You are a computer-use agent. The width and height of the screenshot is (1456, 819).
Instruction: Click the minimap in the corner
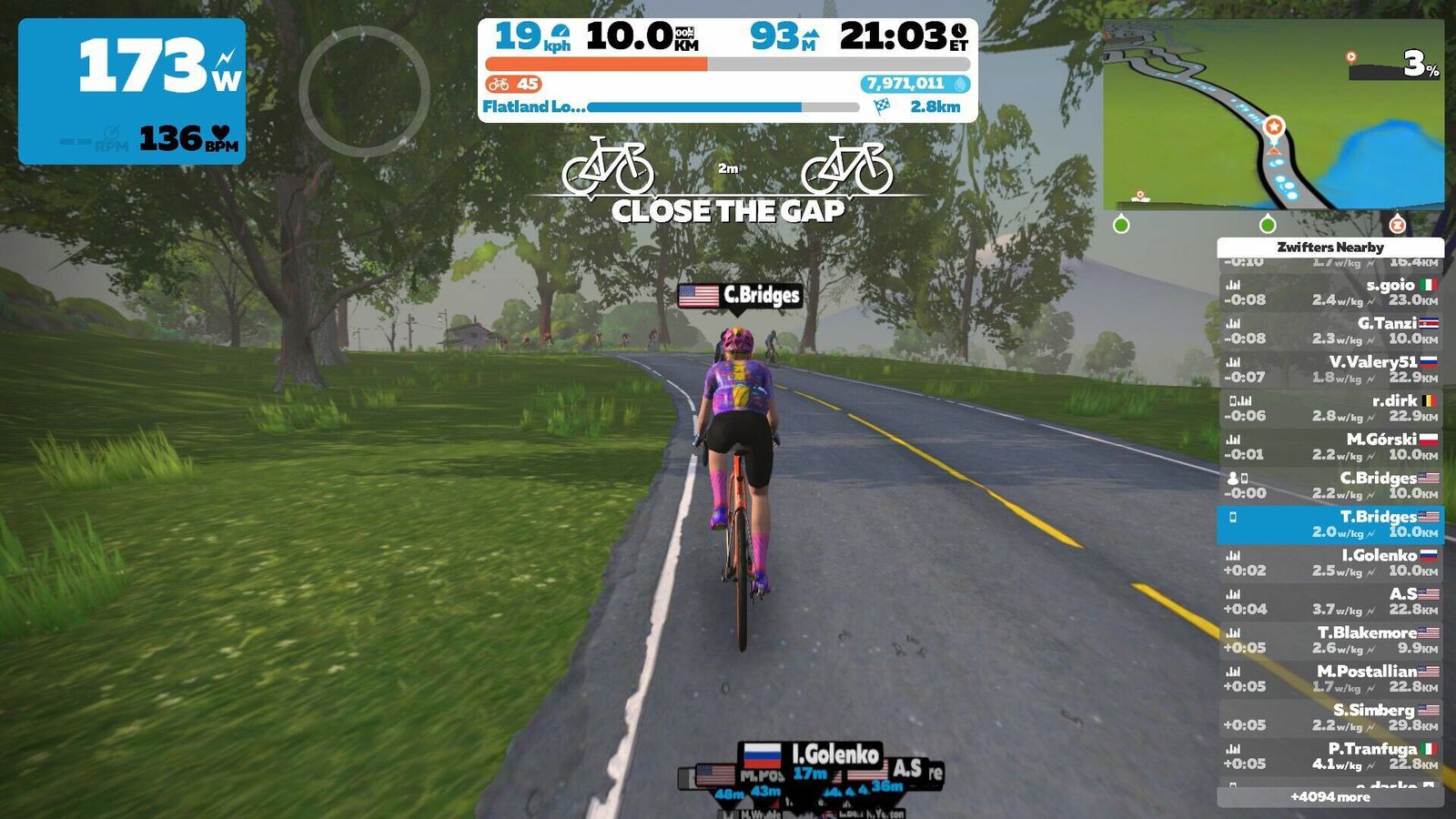1272,116
